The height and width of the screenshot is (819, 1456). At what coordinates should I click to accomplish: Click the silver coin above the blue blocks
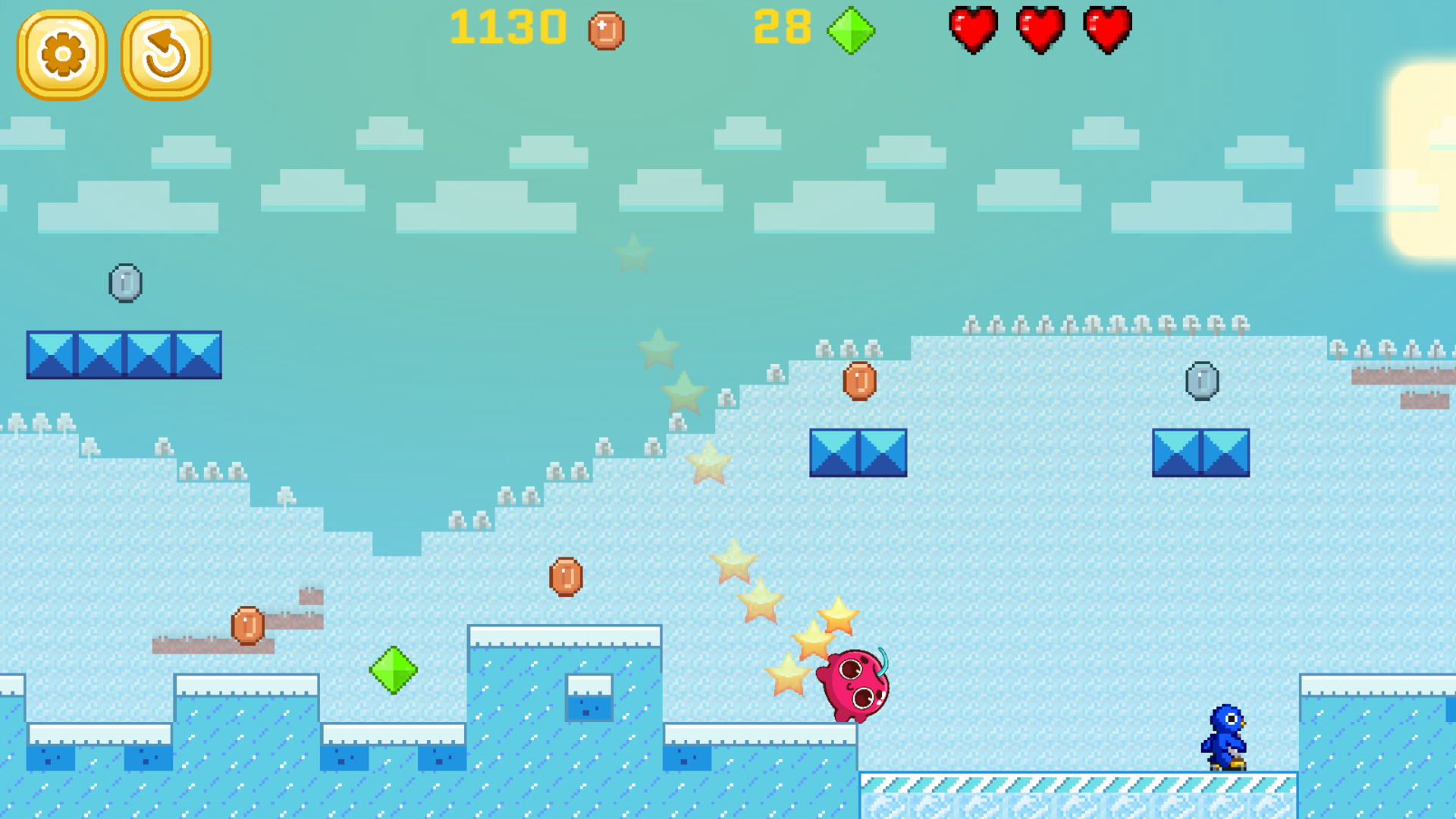coord(126,283)
